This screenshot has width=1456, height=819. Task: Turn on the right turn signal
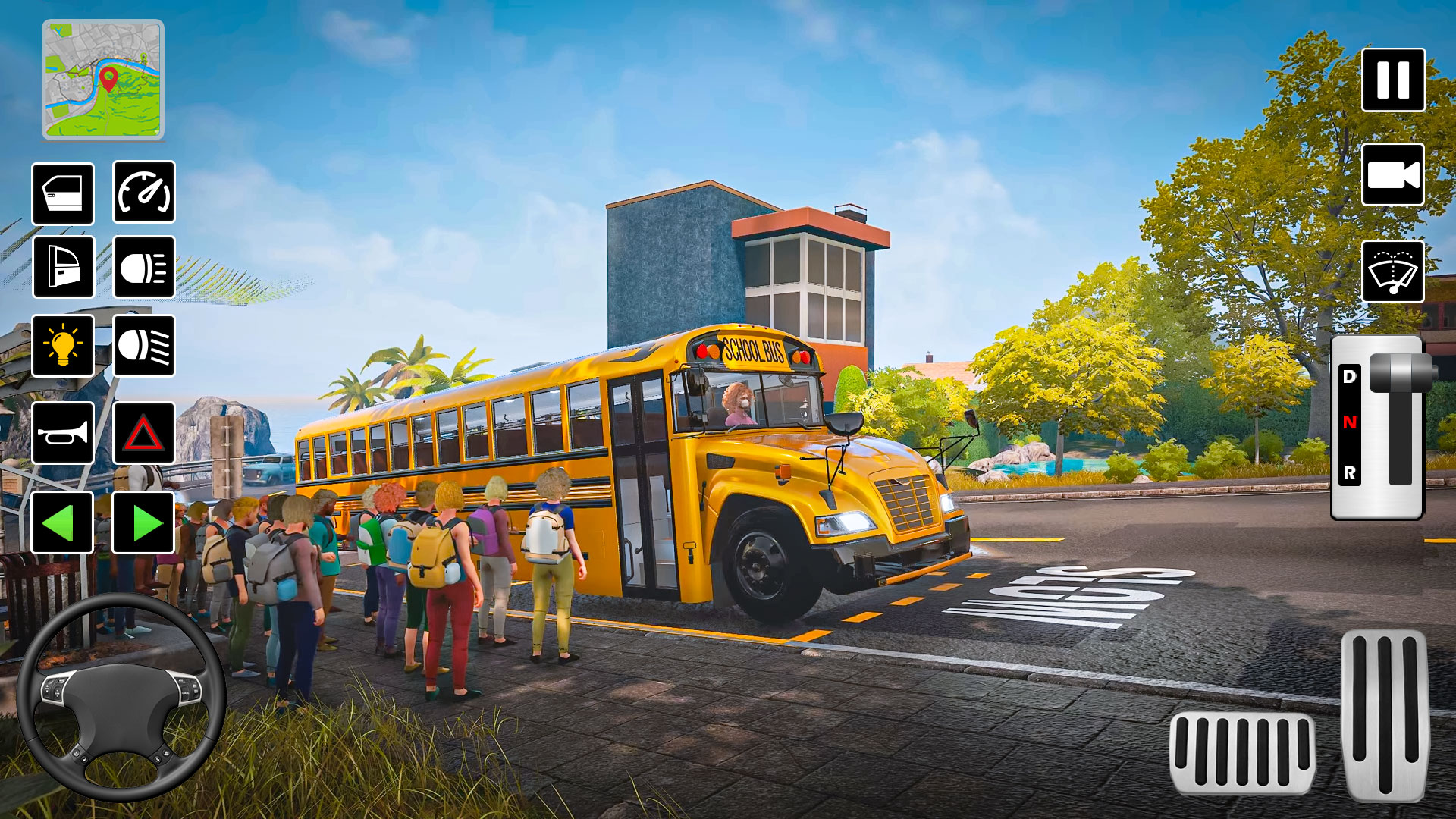tap(144, 523)
